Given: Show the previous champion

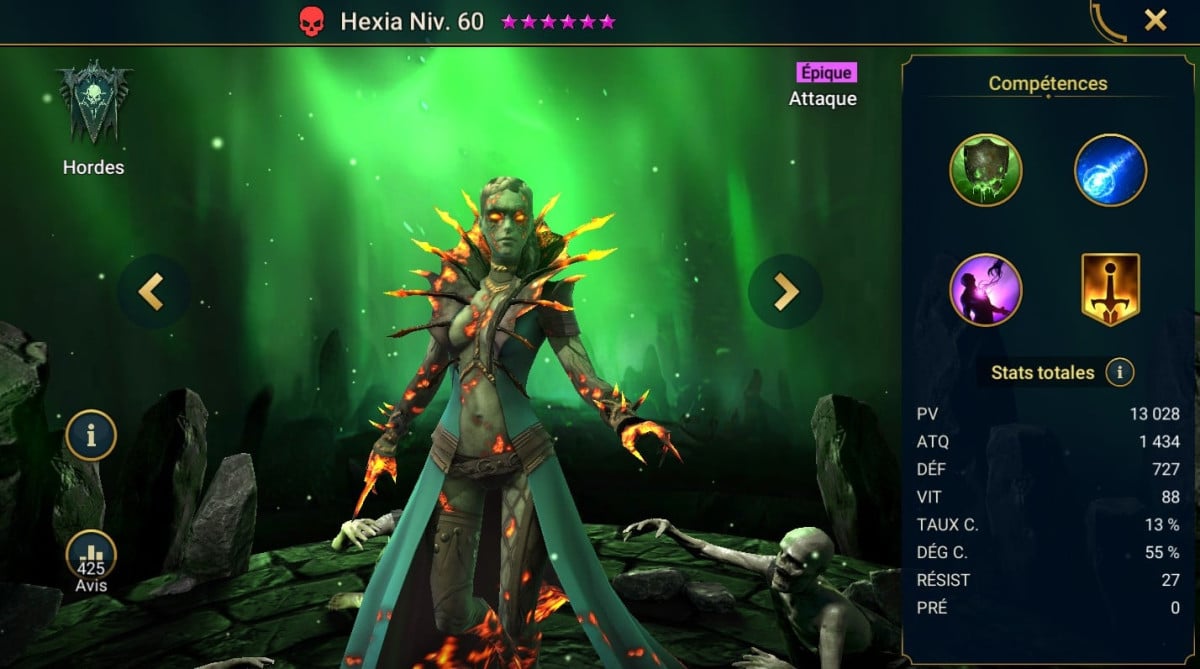Looking at the screenshot, I should (151, 291).
